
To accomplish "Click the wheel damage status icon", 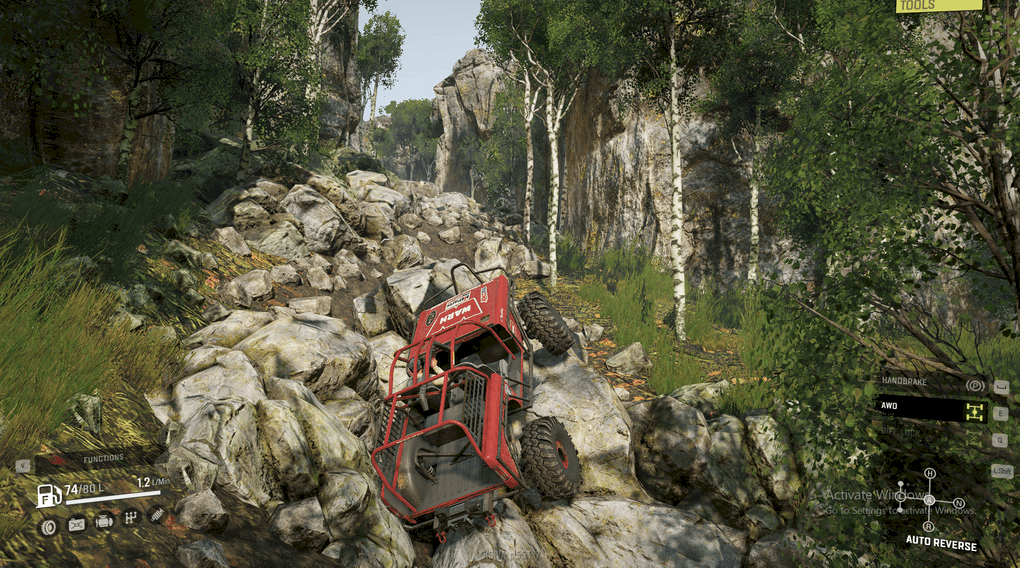I will click(47, 525).
